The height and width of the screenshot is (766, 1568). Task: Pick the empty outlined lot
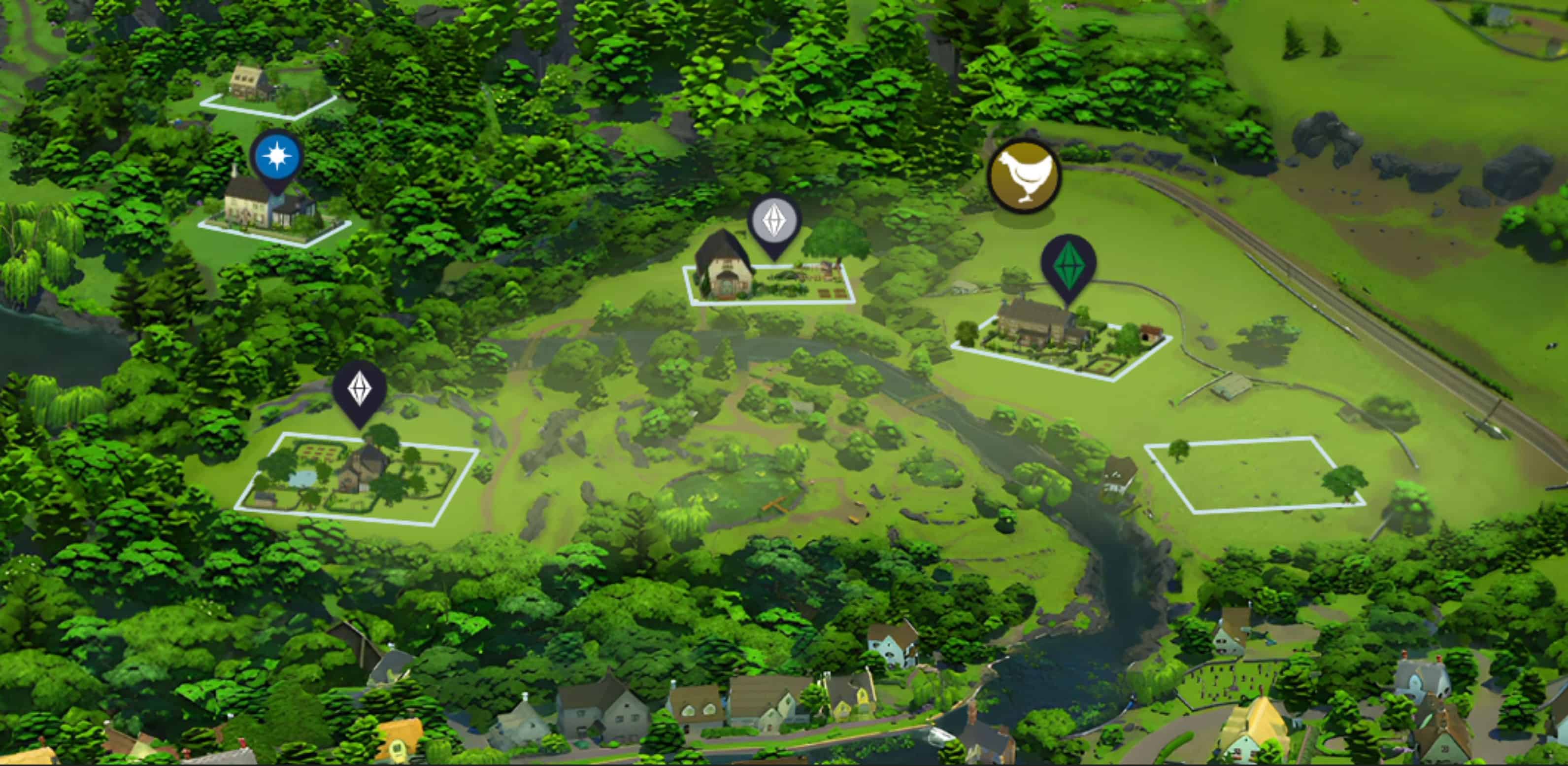[x=1253, y=475]
